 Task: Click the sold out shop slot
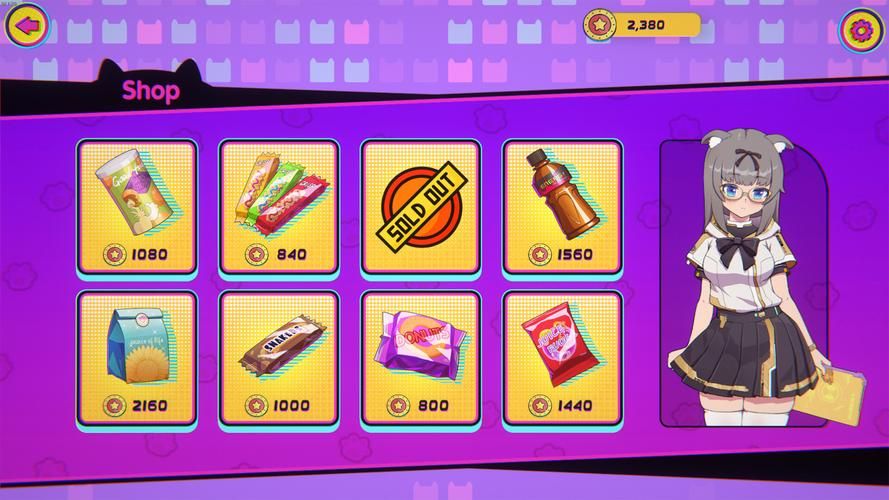(421, 206)
